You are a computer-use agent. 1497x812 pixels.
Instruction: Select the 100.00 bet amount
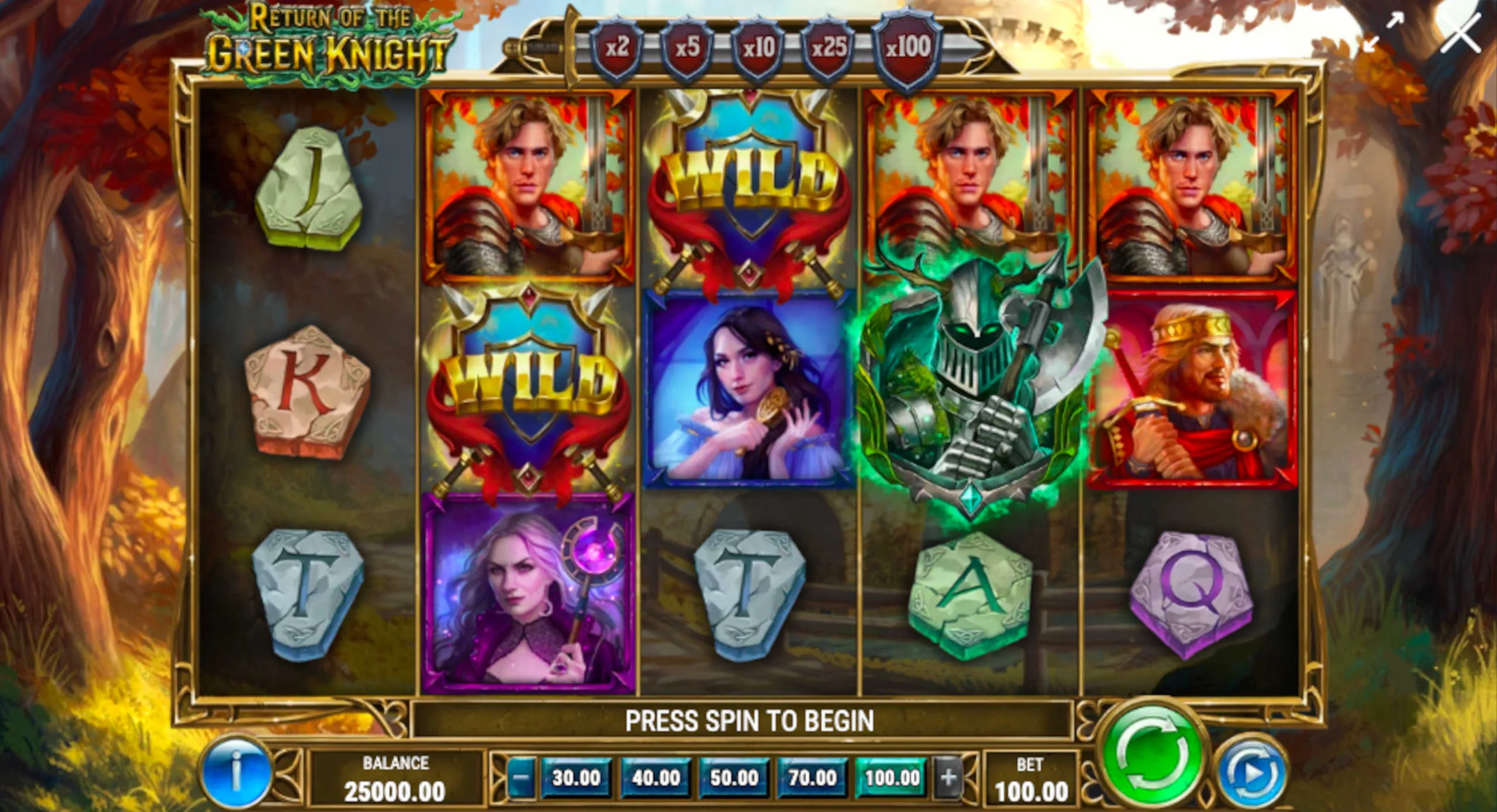tap(892, 778)
